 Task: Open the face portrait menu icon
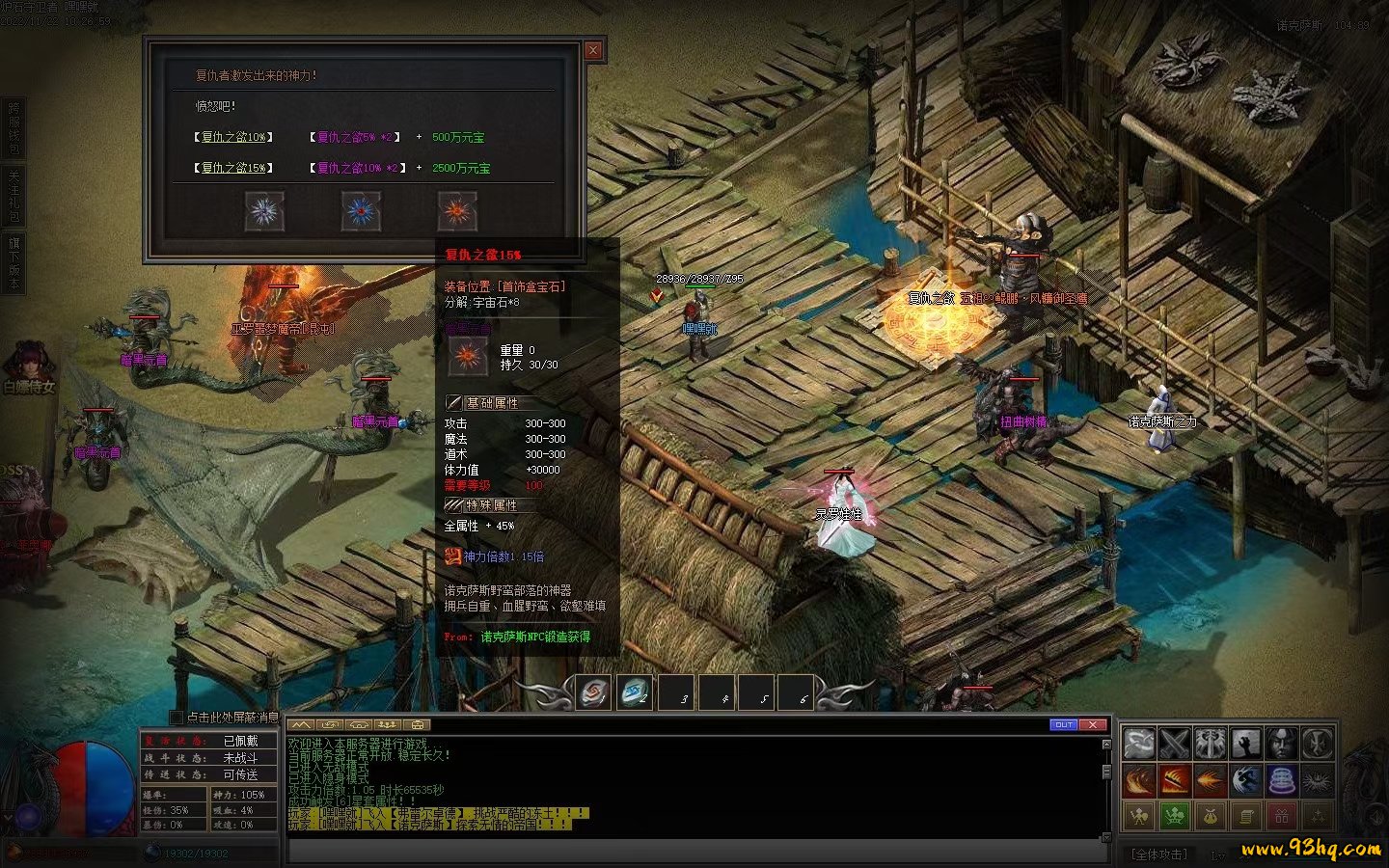point(1281,744)
